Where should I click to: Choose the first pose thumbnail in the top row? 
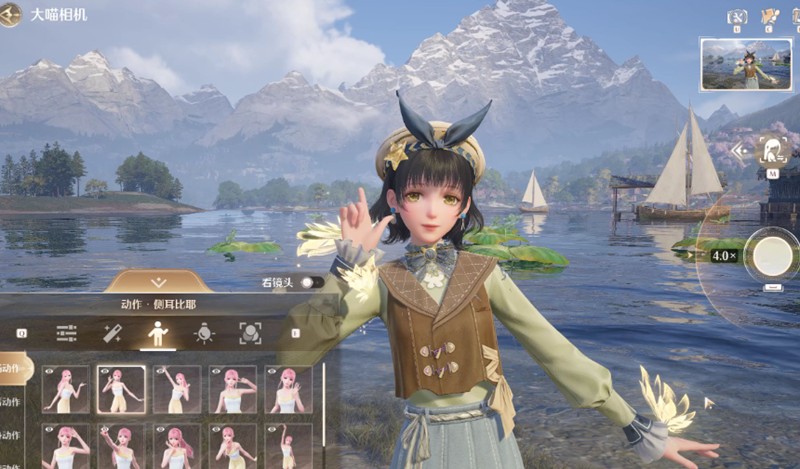click(x=65, y=389)
